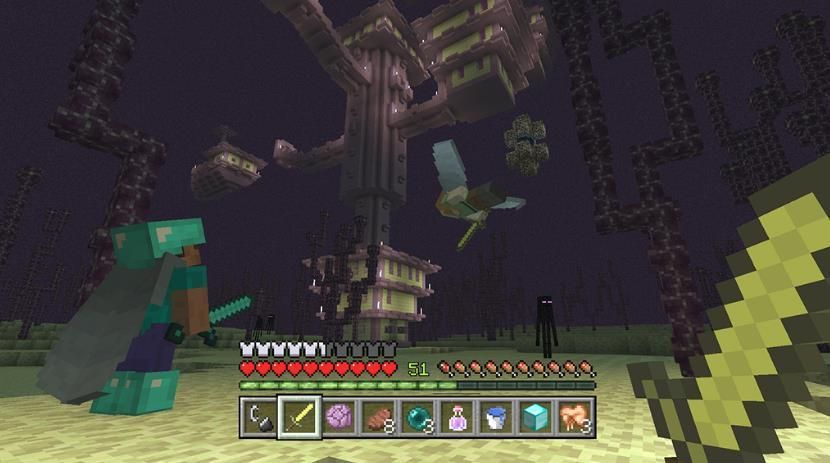Choose the pink potion bottle slot
The width and height of the screenshot is (830, 463).
pyautogui.click(x=456, y=416)
